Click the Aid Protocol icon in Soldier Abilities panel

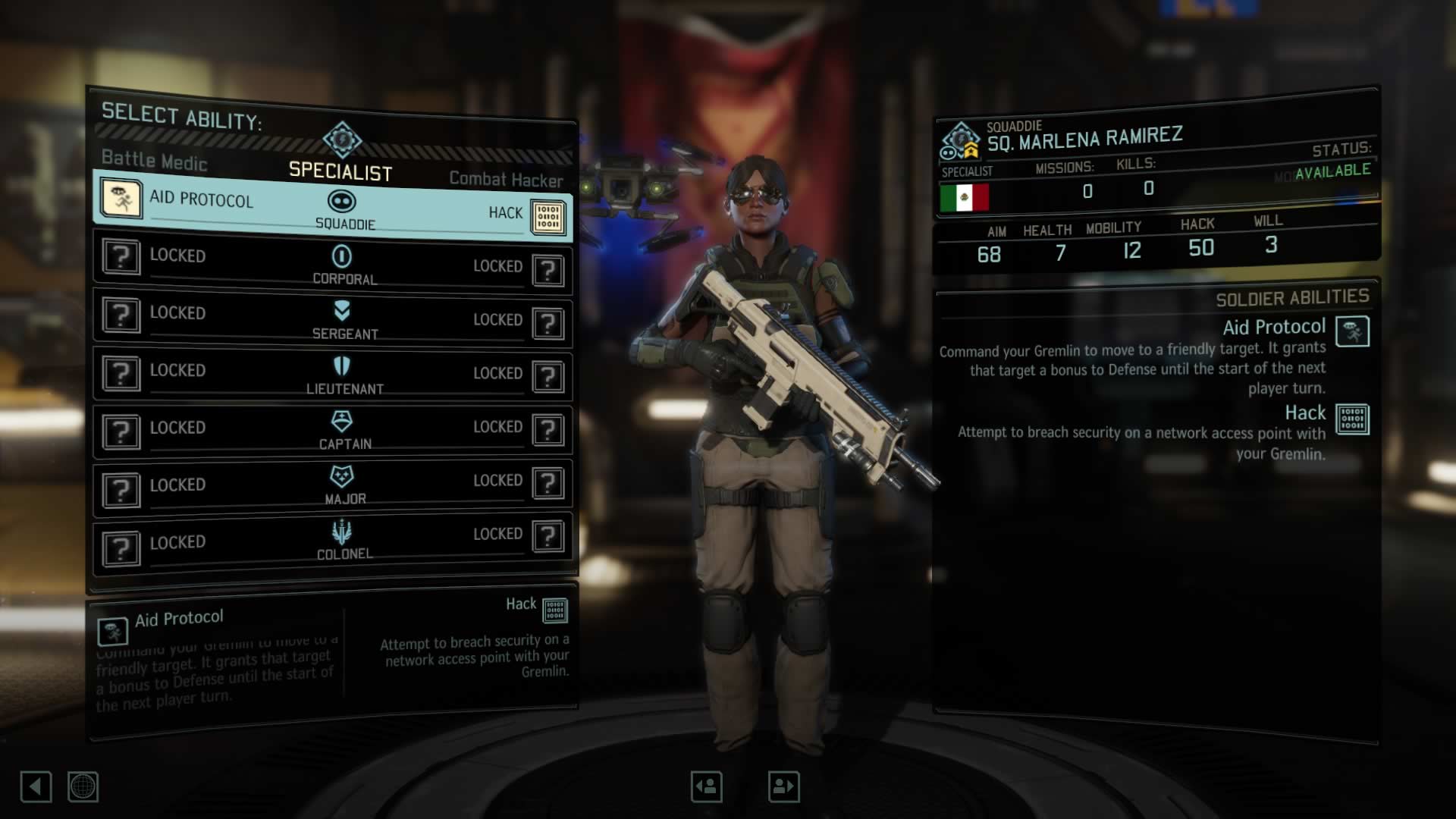point(1354,331)
